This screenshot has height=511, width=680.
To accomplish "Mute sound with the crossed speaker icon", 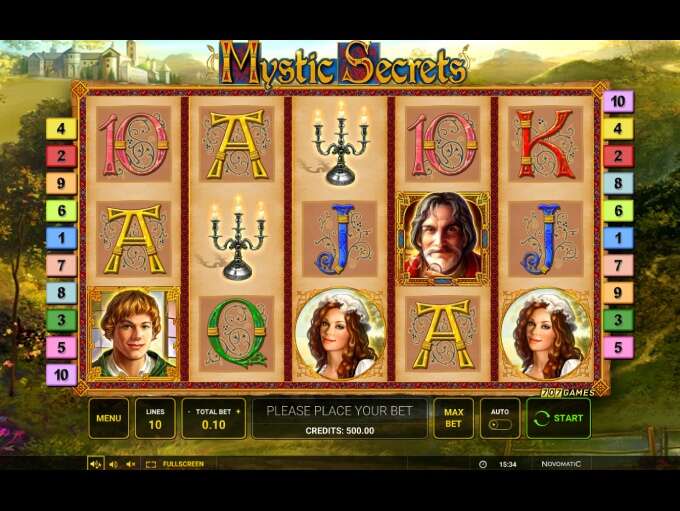I will pos(130,464).
